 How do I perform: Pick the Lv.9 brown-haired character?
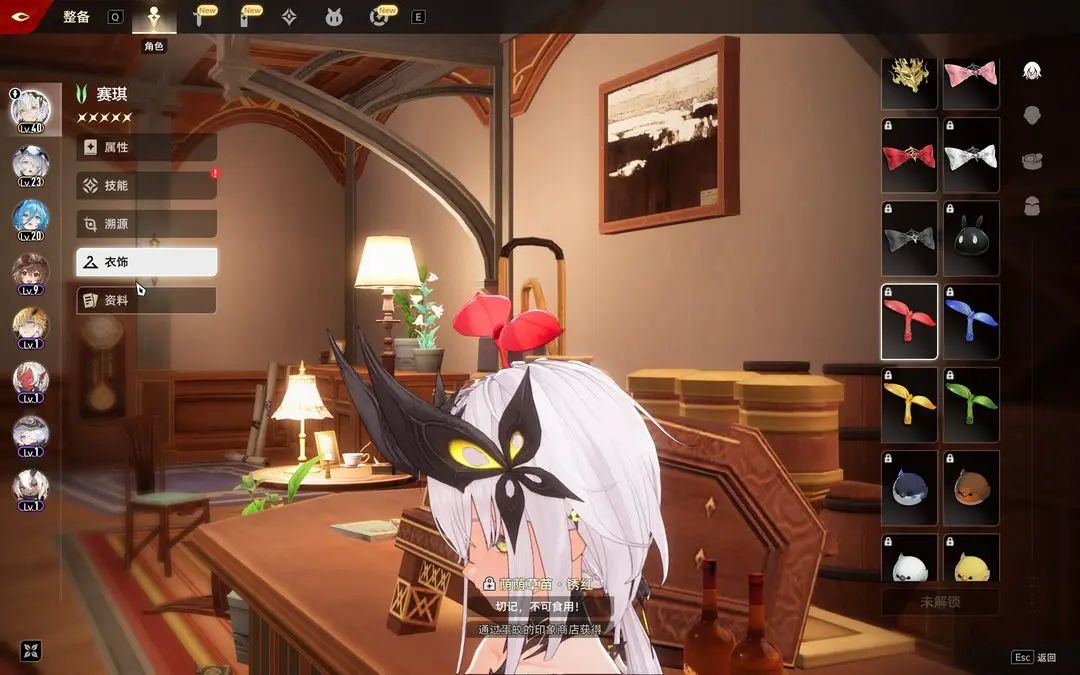click(x=30, y=272)
